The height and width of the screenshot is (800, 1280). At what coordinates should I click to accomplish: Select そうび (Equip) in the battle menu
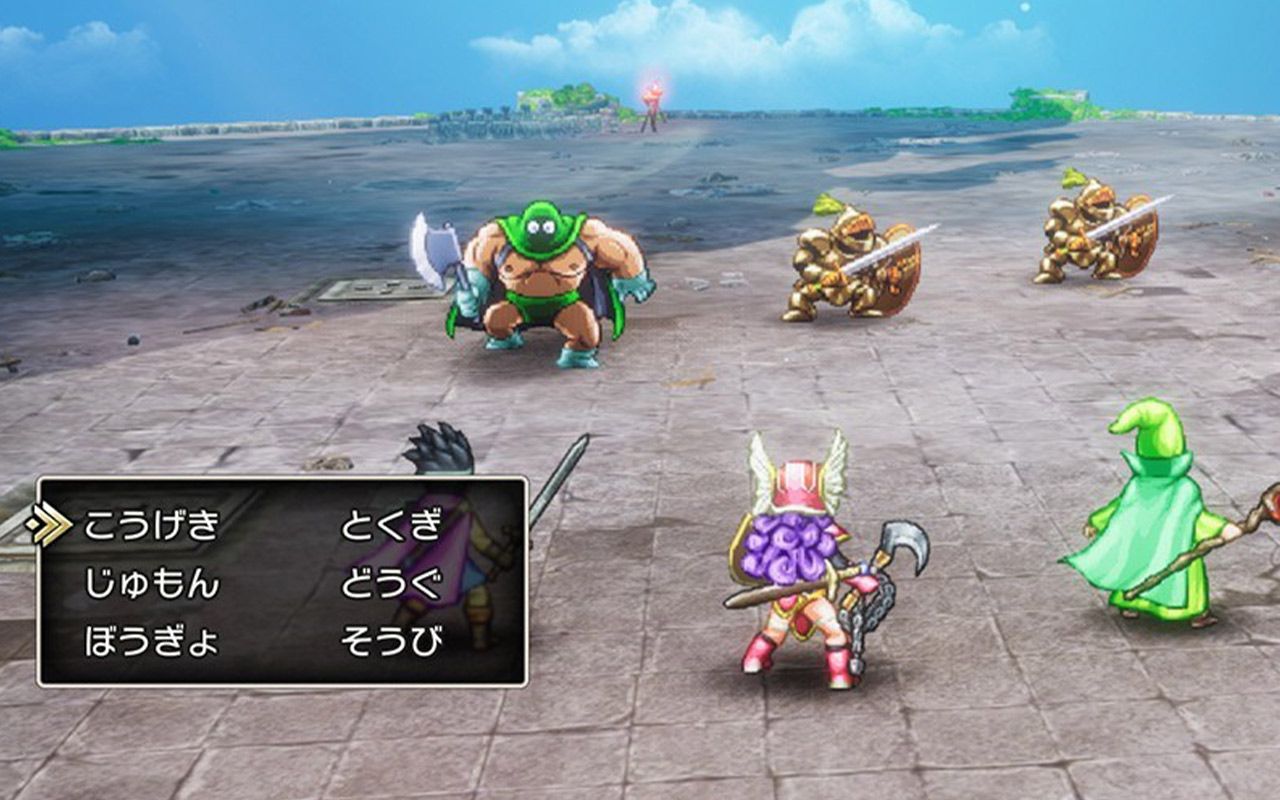point(390,641)
